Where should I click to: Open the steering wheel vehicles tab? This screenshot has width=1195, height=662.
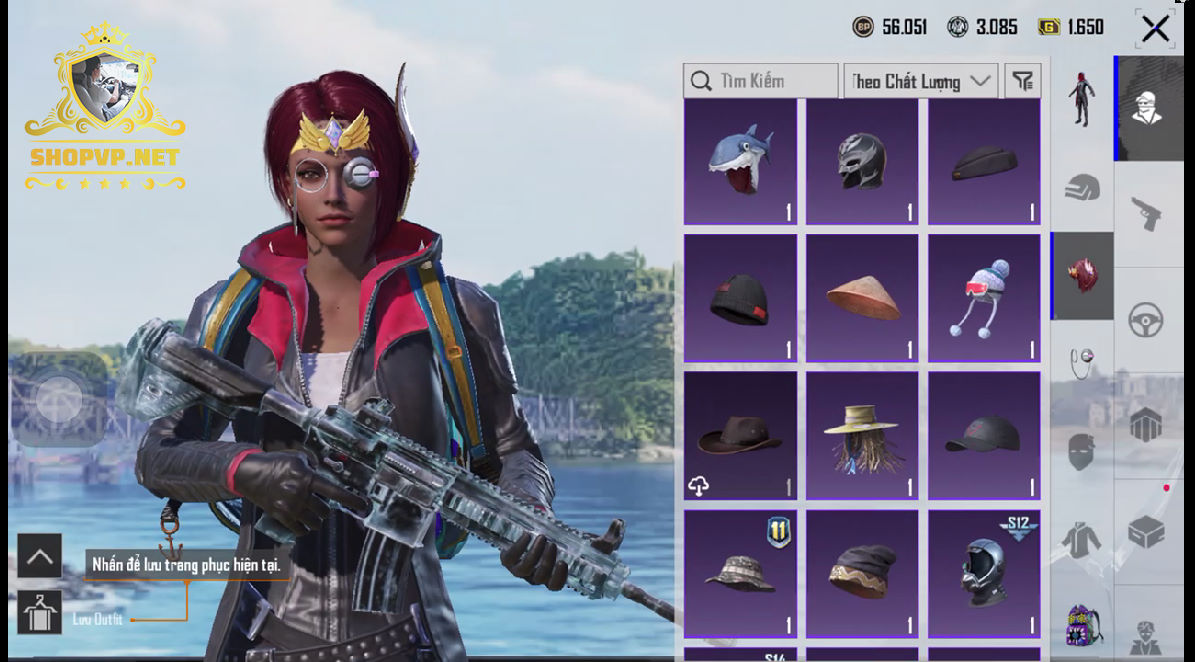pyautogui.click(x=1146, y=321)
